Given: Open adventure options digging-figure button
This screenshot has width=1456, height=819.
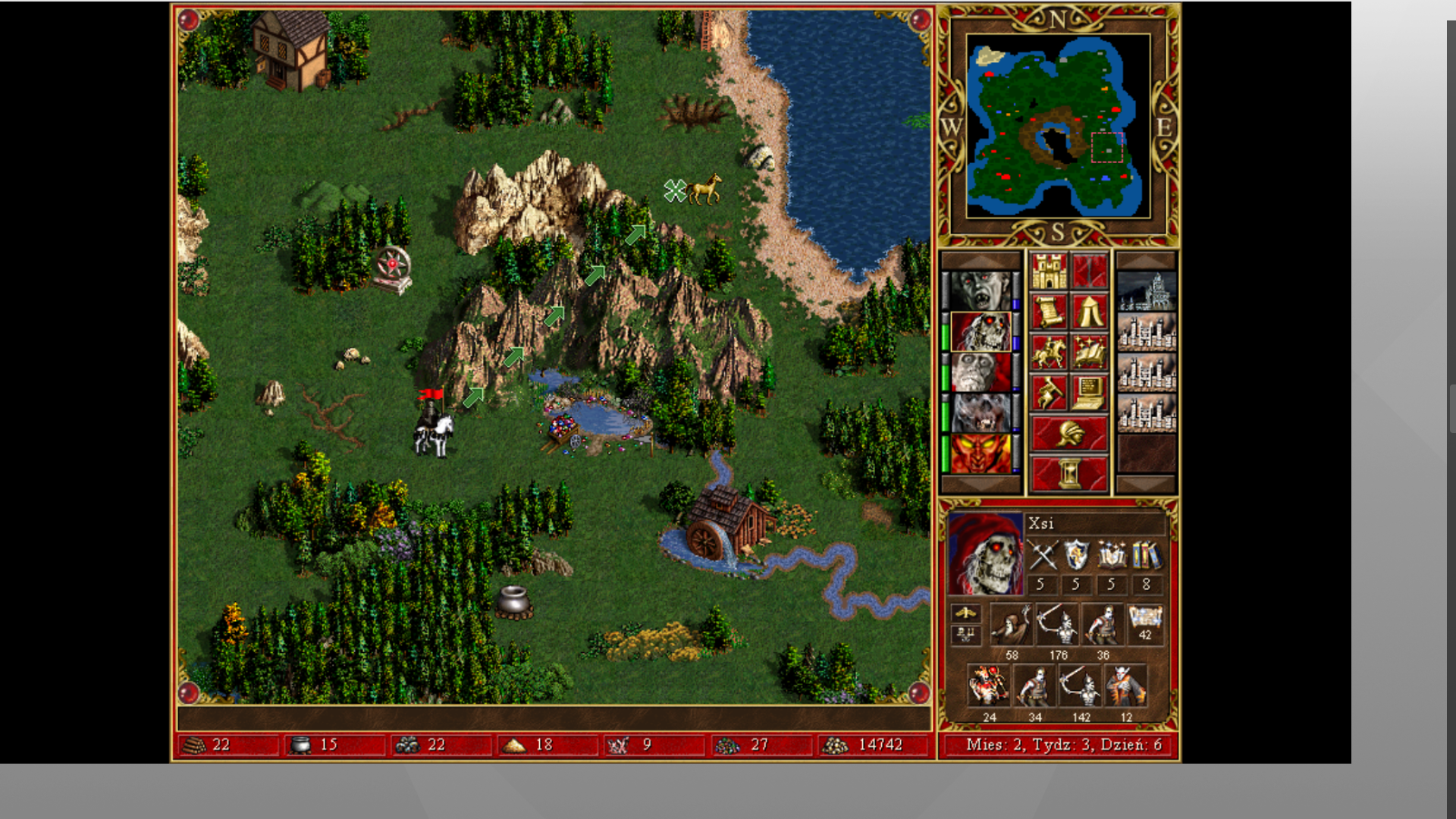Looking at the screenshot, I should pos(1049,393).
